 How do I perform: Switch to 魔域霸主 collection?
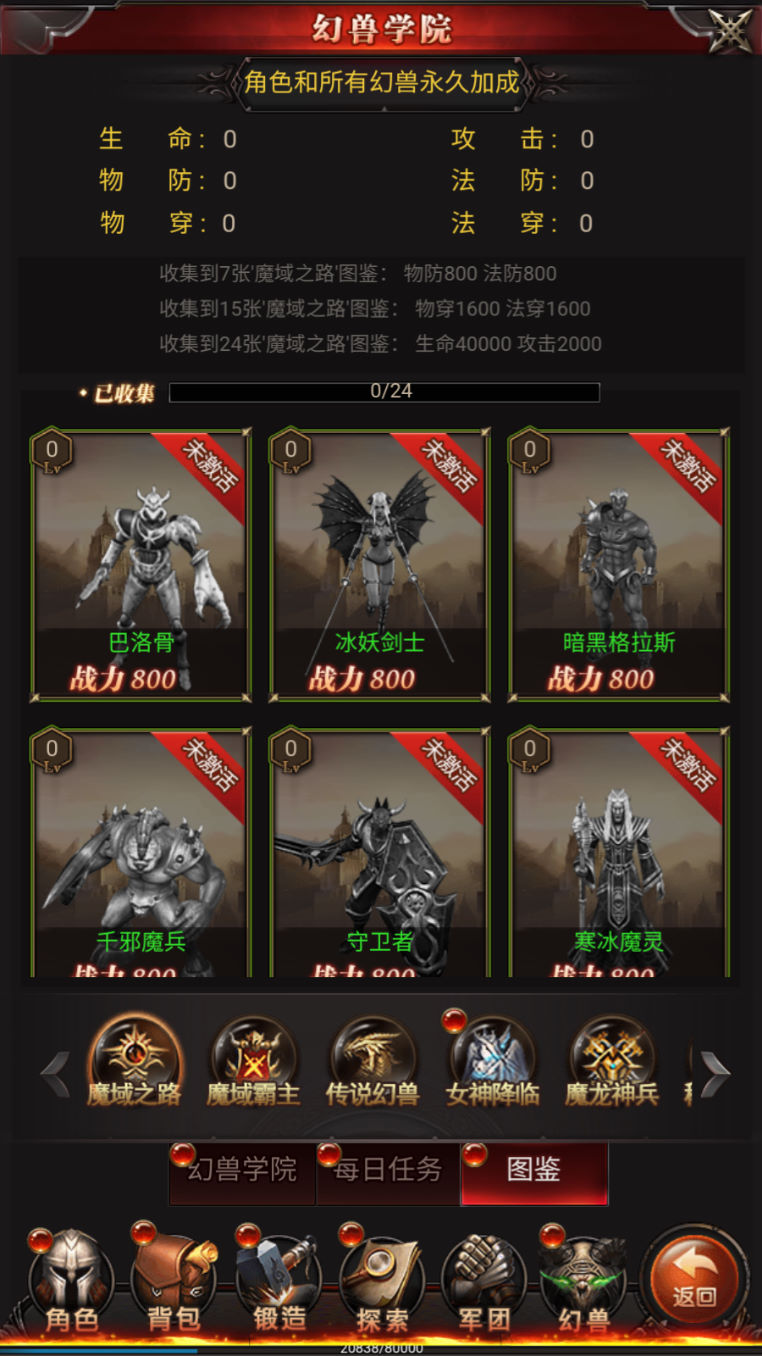coord(253,1065)
